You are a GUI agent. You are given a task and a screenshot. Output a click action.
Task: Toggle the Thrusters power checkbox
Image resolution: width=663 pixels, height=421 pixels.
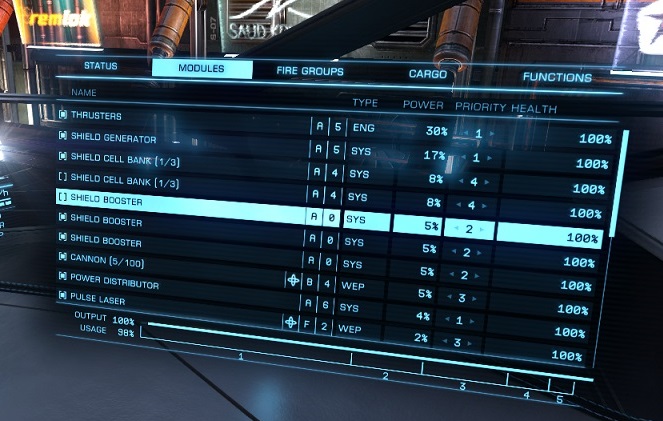63,116
